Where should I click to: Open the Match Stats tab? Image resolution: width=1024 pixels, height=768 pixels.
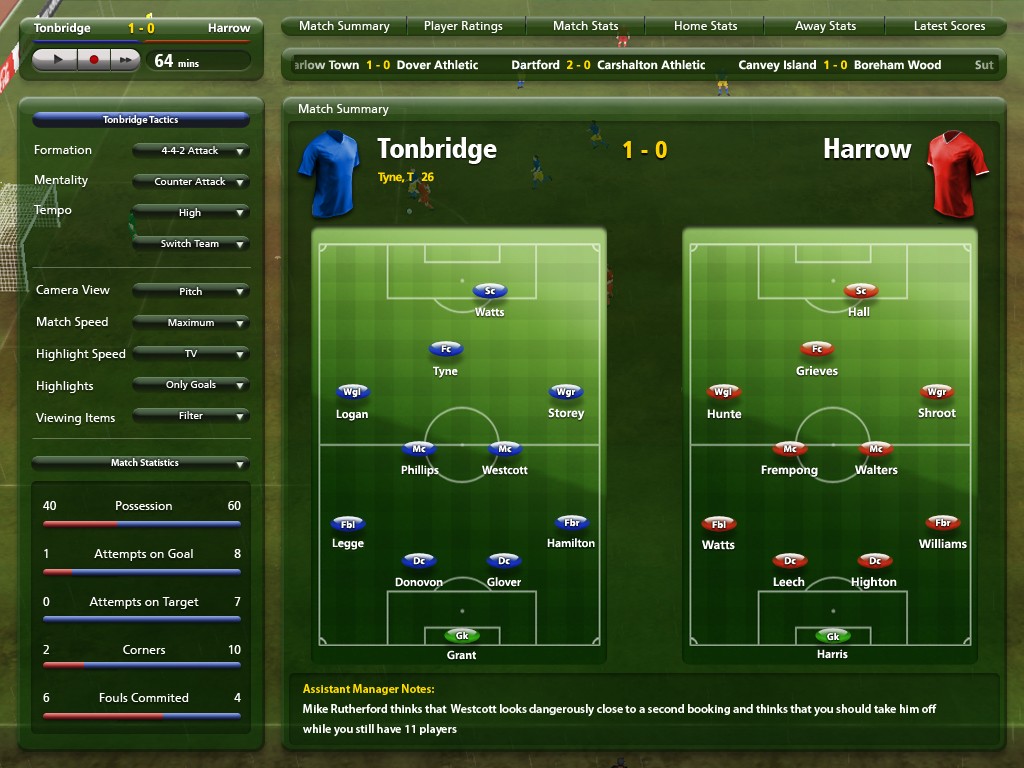click(x=585, y=26)
